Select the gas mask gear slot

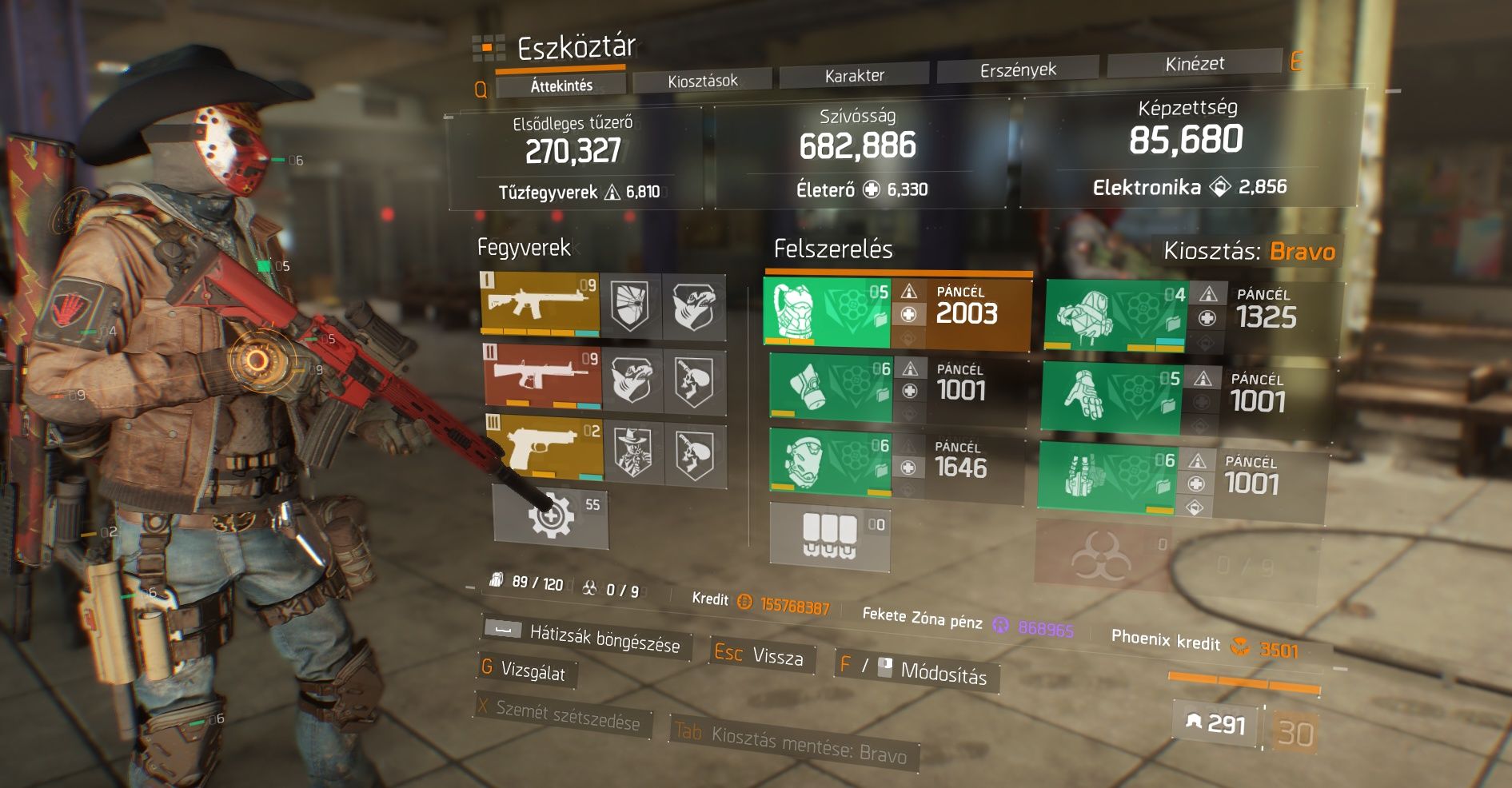(x=830, y=387)
